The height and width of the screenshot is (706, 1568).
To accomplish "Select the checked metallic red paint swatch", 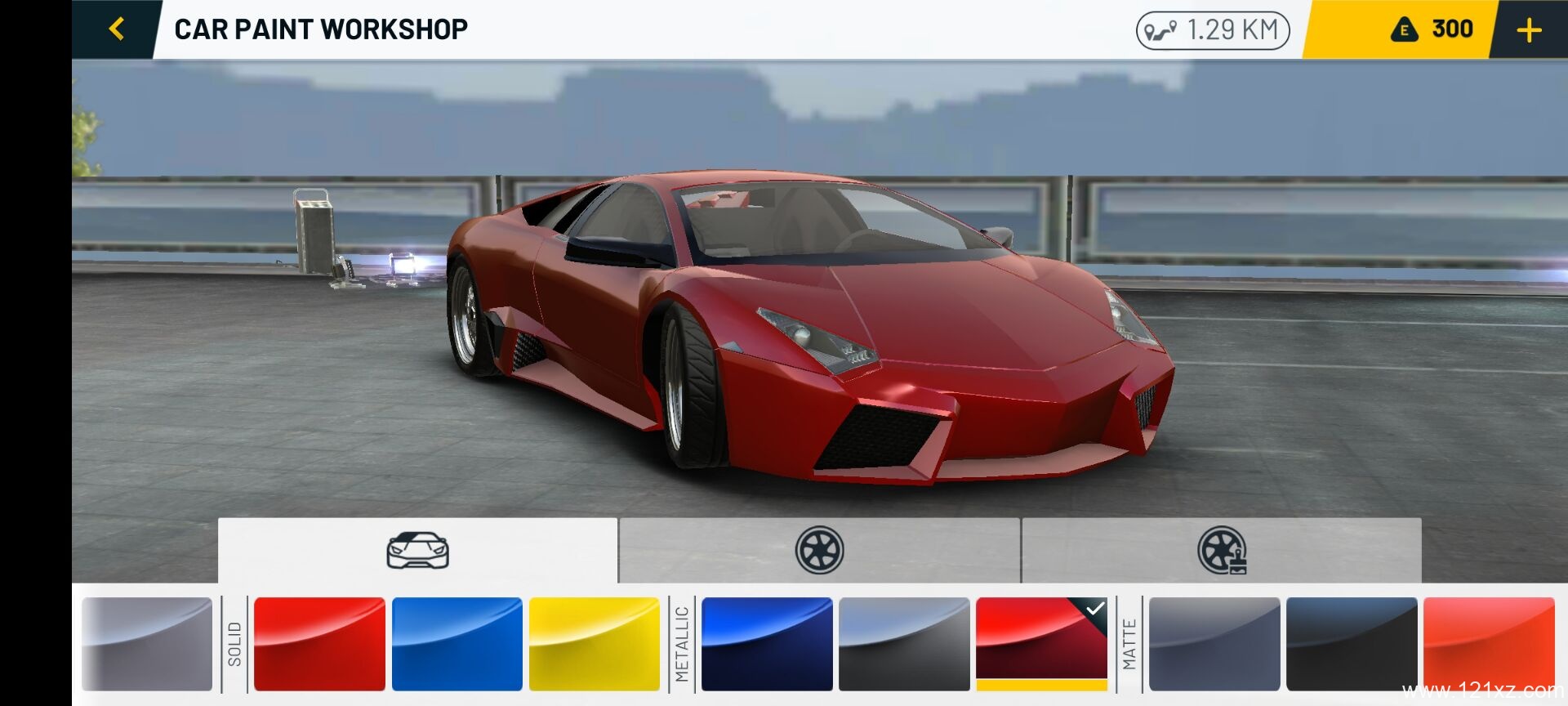I will tap(1041, 644).
